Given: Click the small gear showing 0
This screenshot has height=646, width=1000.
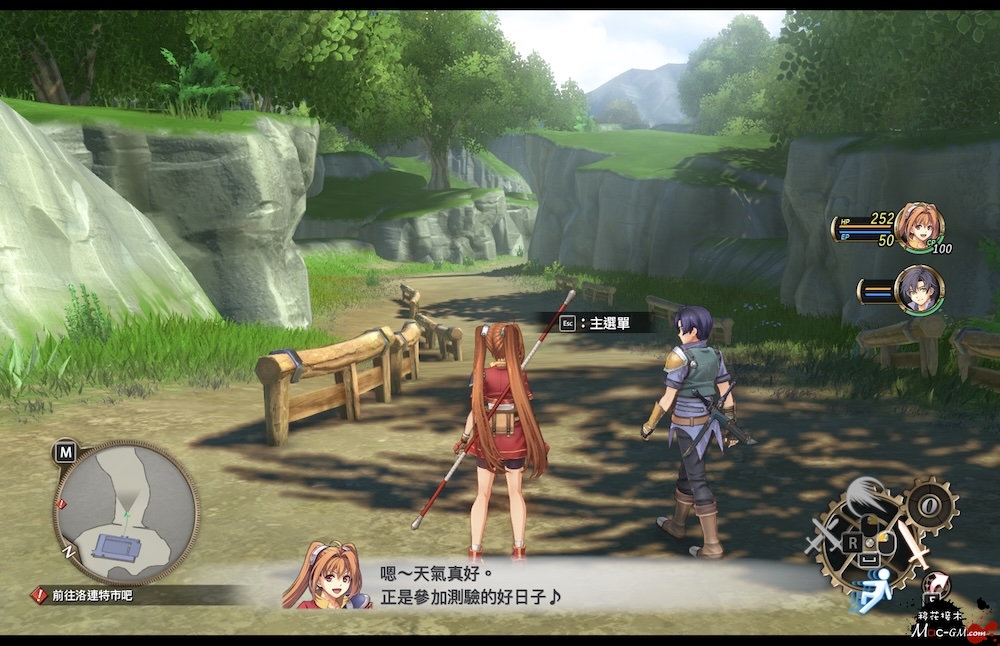Looking at the screenshot, I should [x=931, y=505].
